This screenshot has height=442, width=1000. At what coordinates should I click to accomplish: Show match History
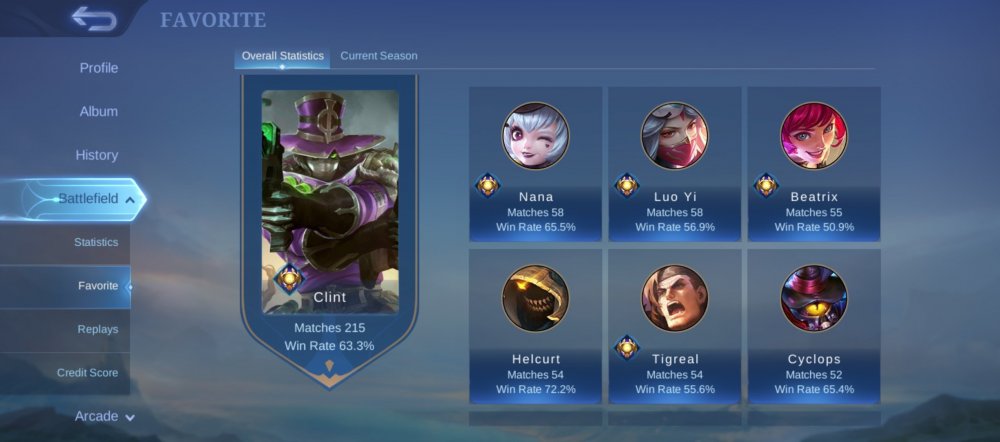point(97,155)
